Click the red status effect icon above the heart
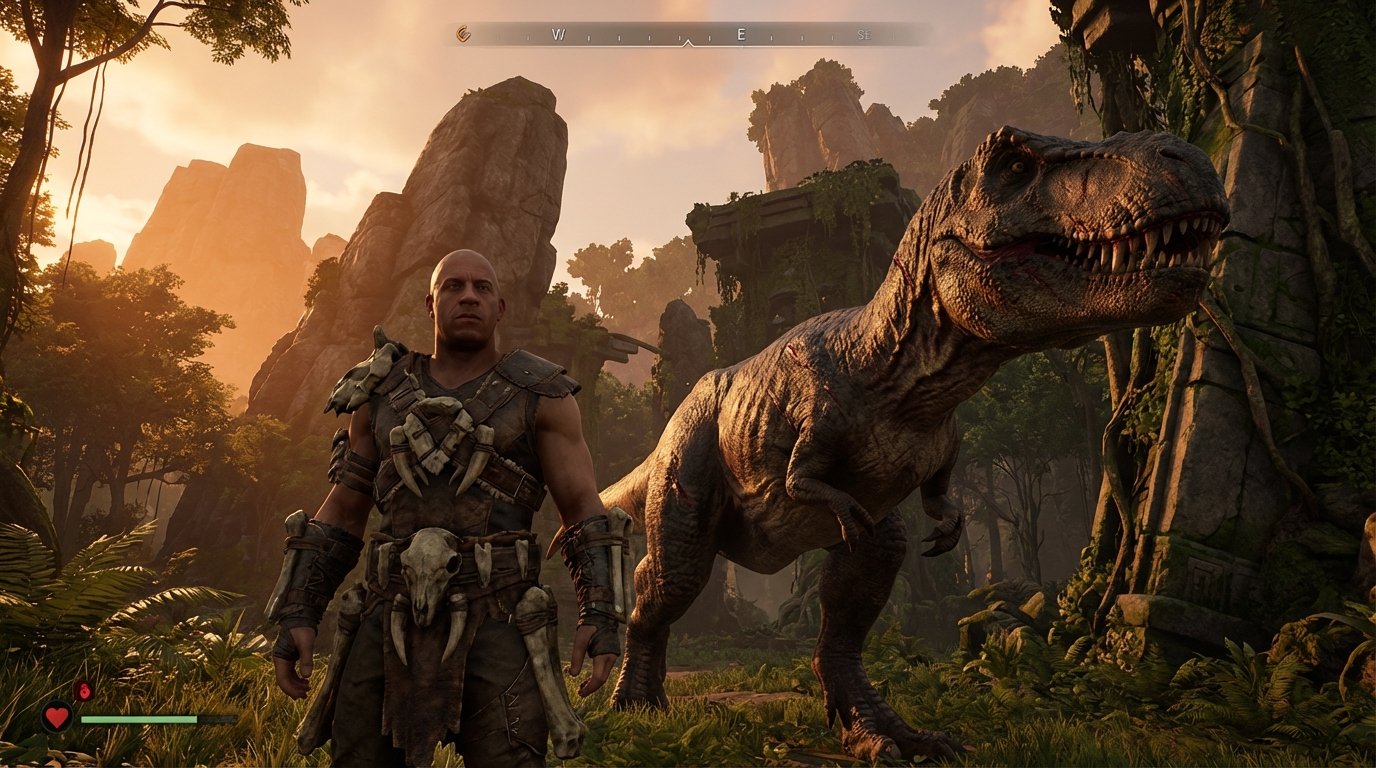 [82, 689]
